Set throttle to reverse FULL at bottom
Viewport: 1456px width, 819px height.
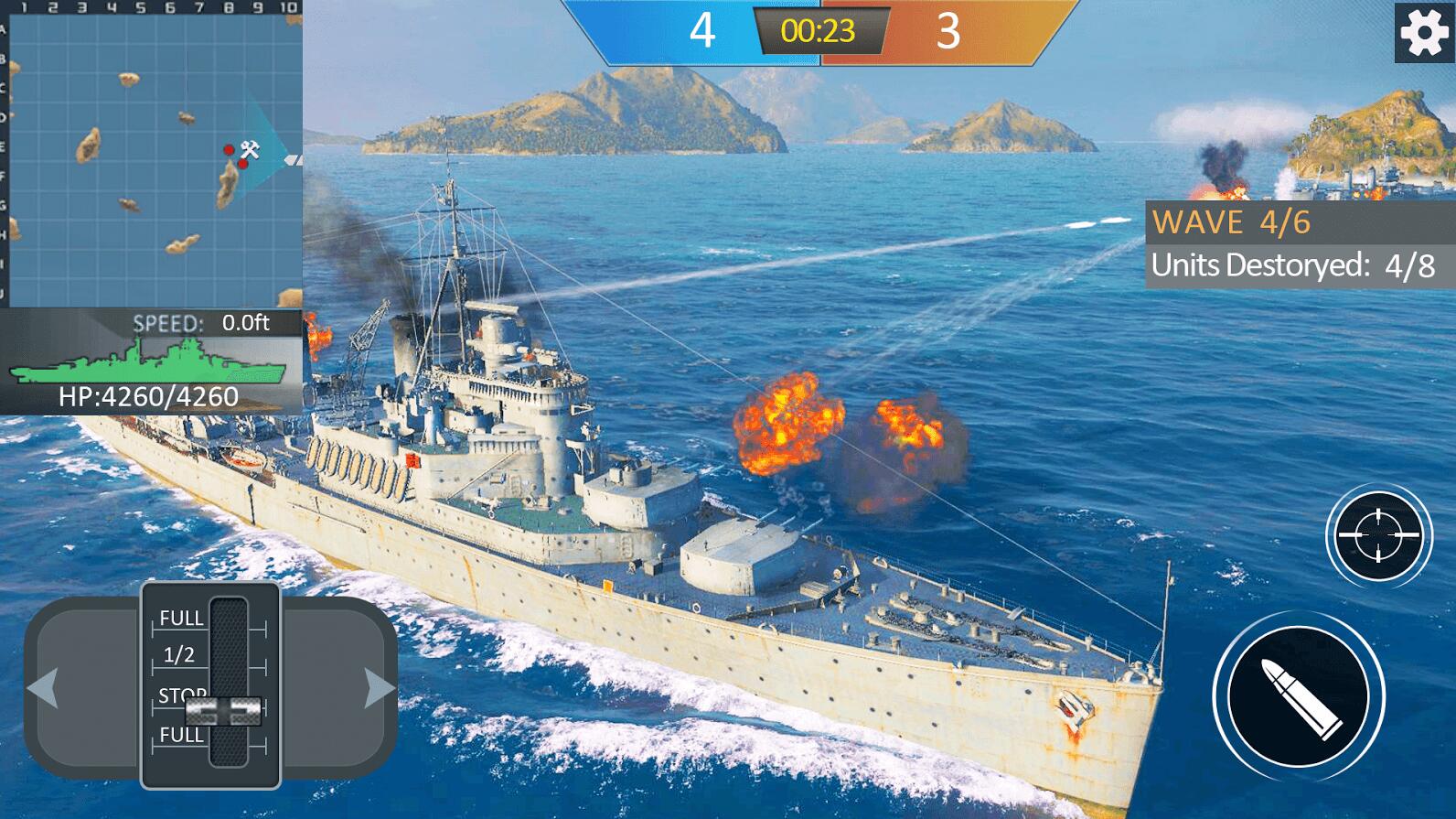click(x=182, y=736)
